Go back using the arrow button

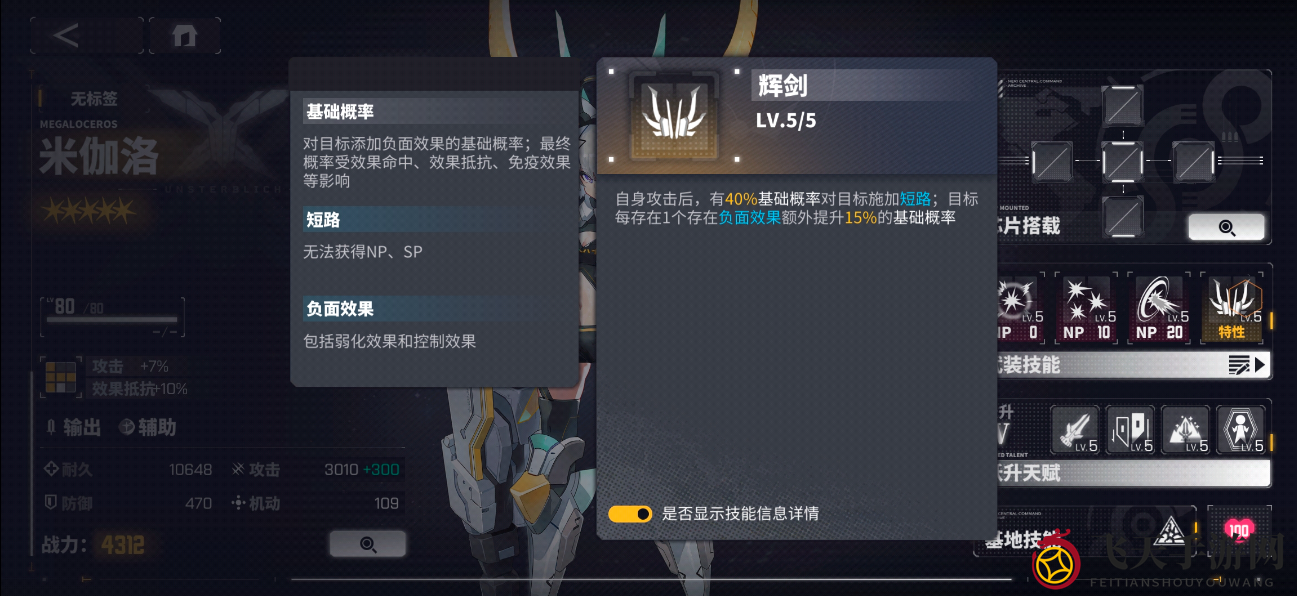pyautogui.click(x=66, y=36)
